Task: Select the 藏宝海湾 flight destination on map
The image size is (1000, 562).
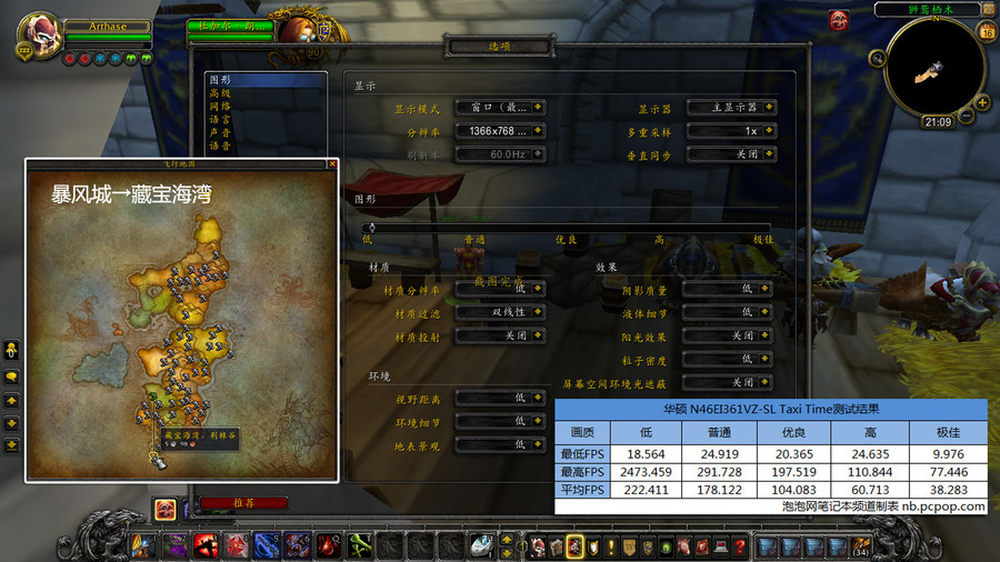Action: pyautogui.click(x=157, y=461)
